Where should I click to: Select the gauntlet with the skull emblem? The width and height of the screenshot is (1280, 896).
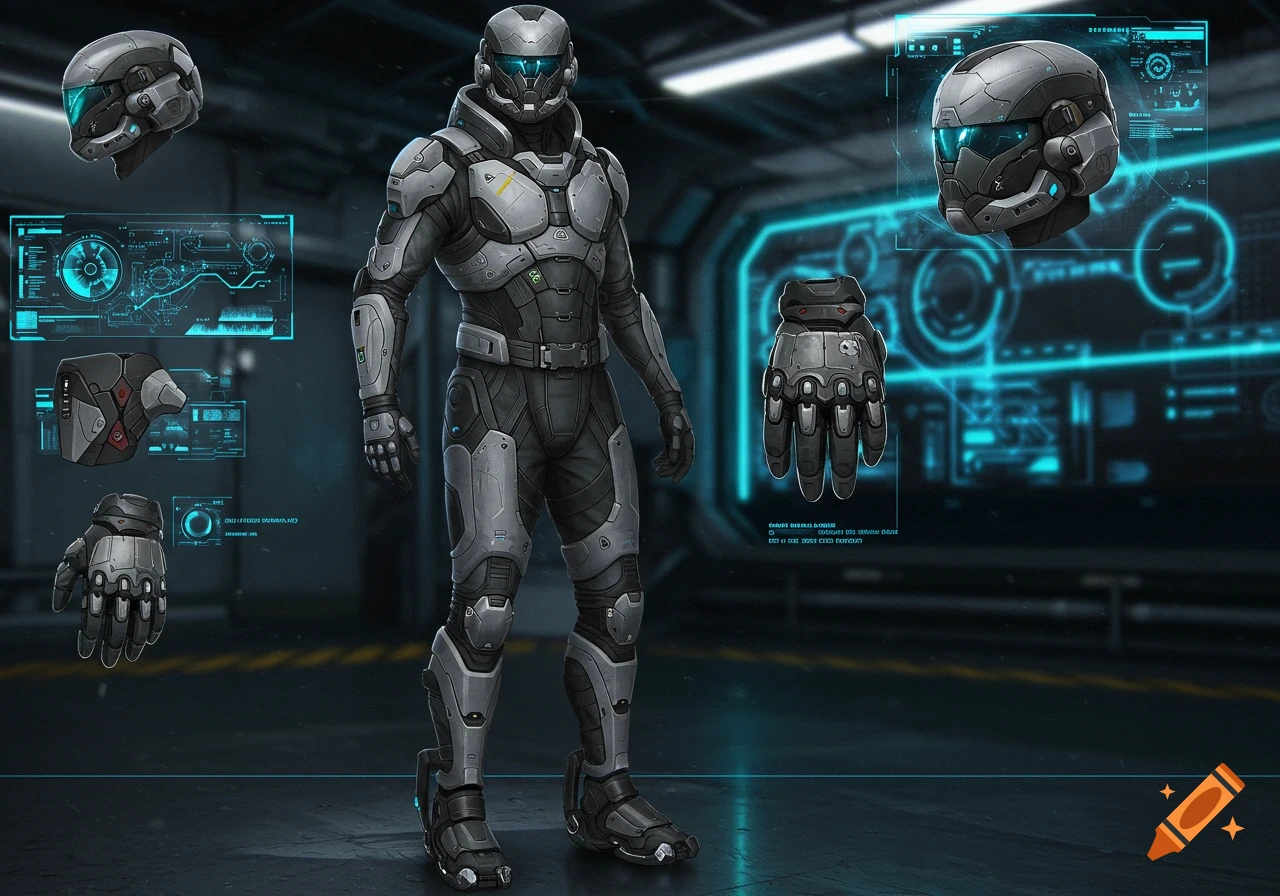tap(825, 385)
